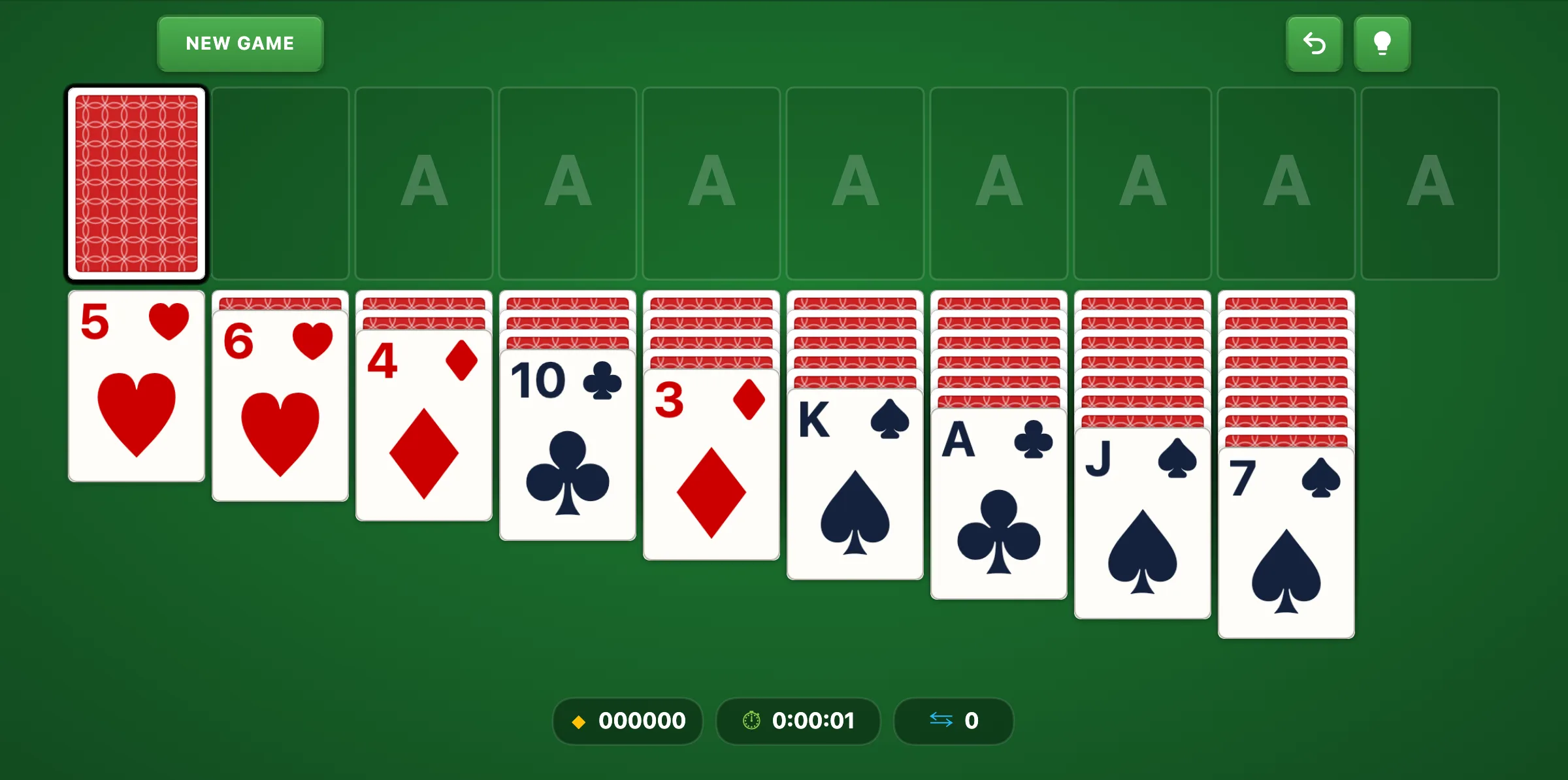
Task: Click the moves counter arrows icon
Action: point(941,721)
